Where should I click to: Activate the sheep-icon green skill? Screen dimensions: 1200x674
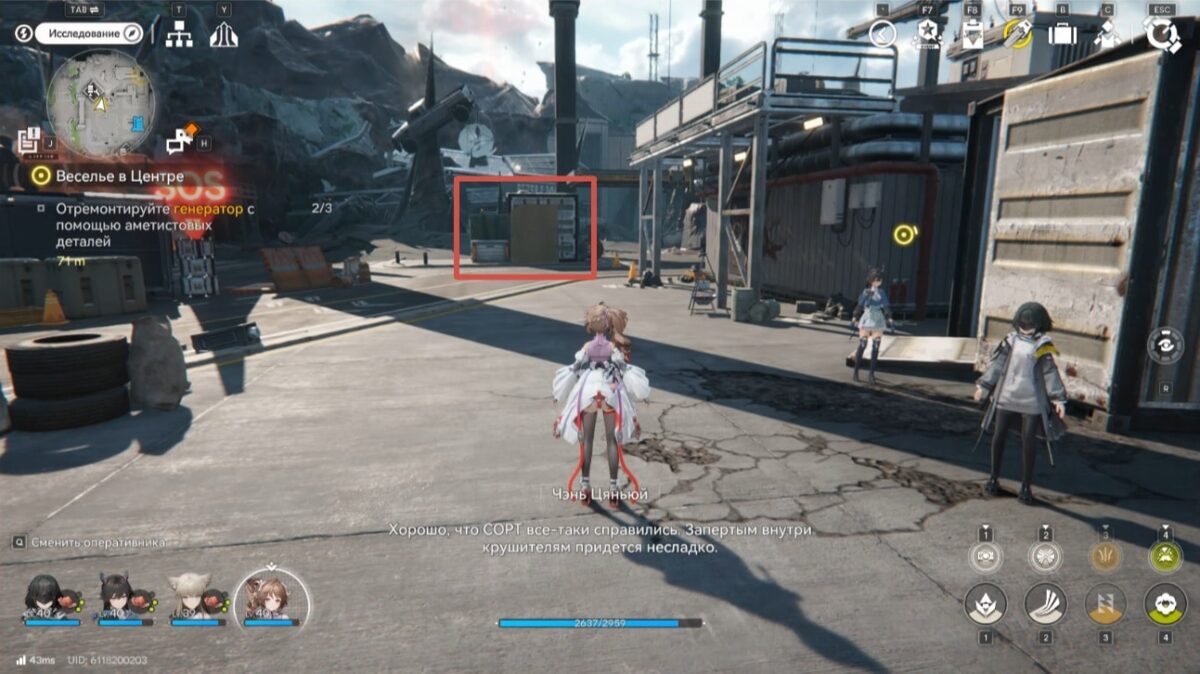(x=1165, y=604)
